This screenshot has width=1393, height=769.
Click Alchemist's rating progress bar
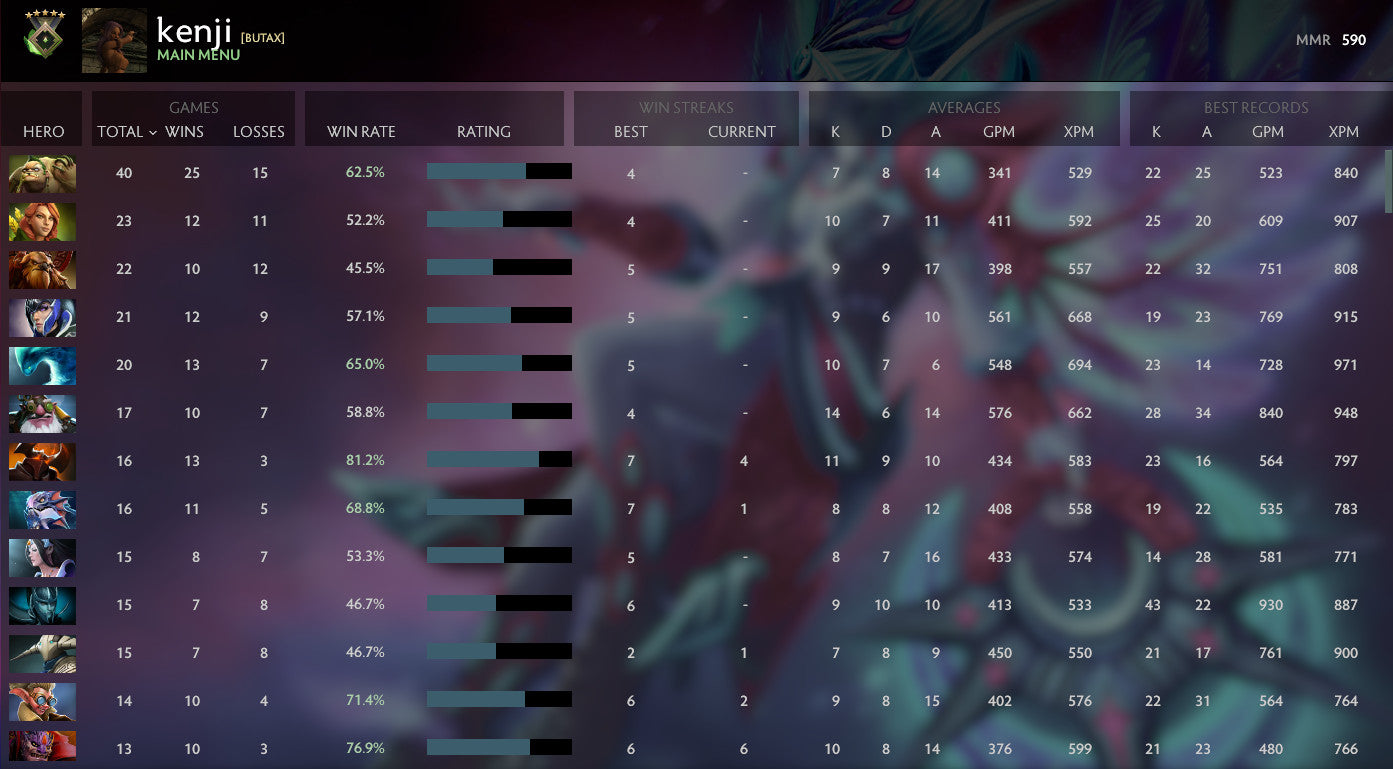pos(499,172)
